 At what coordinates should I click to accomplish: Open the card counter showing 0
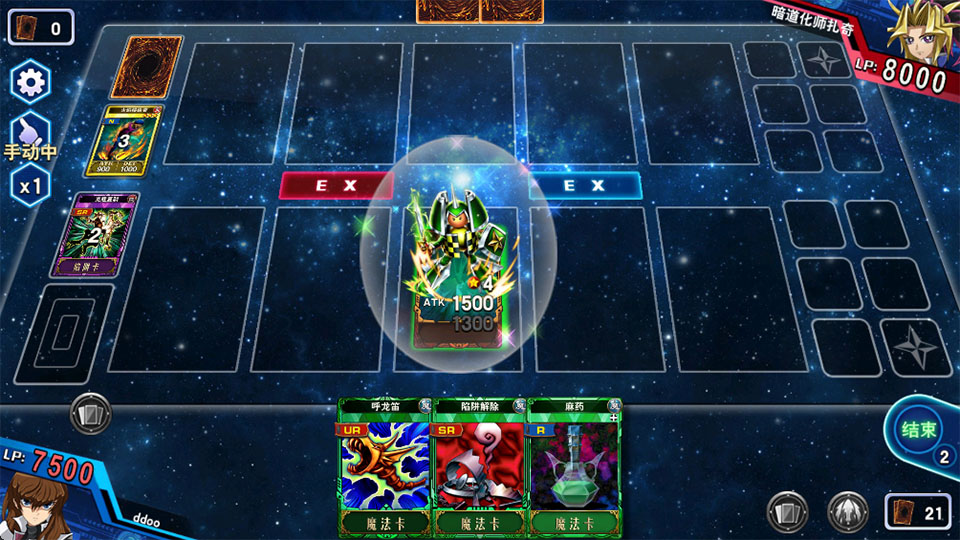pyautogui.click(x=40, y=28)
